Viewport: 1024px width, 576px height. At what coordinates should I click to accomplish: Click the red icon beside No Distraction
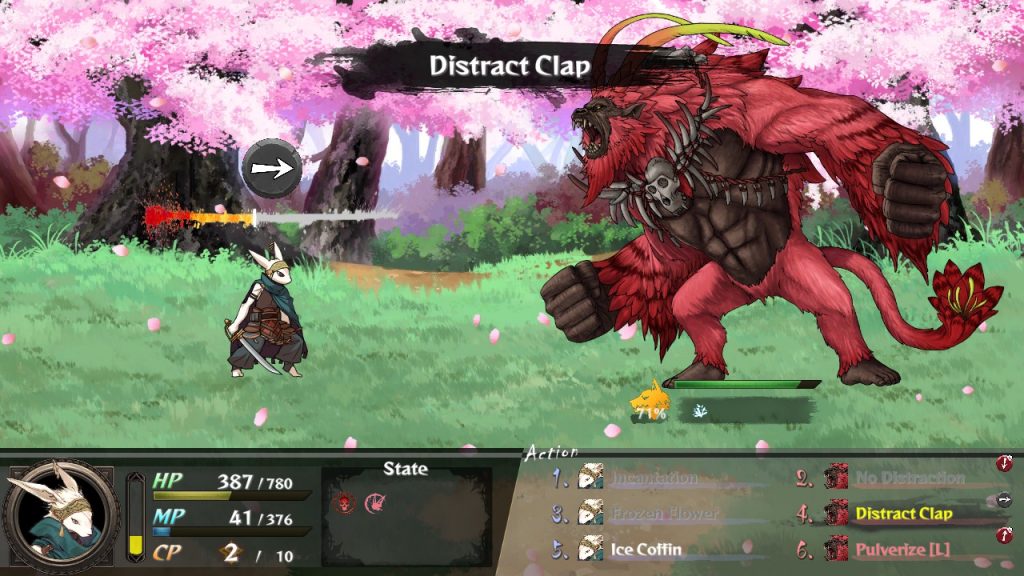(x=1004, y=464)
